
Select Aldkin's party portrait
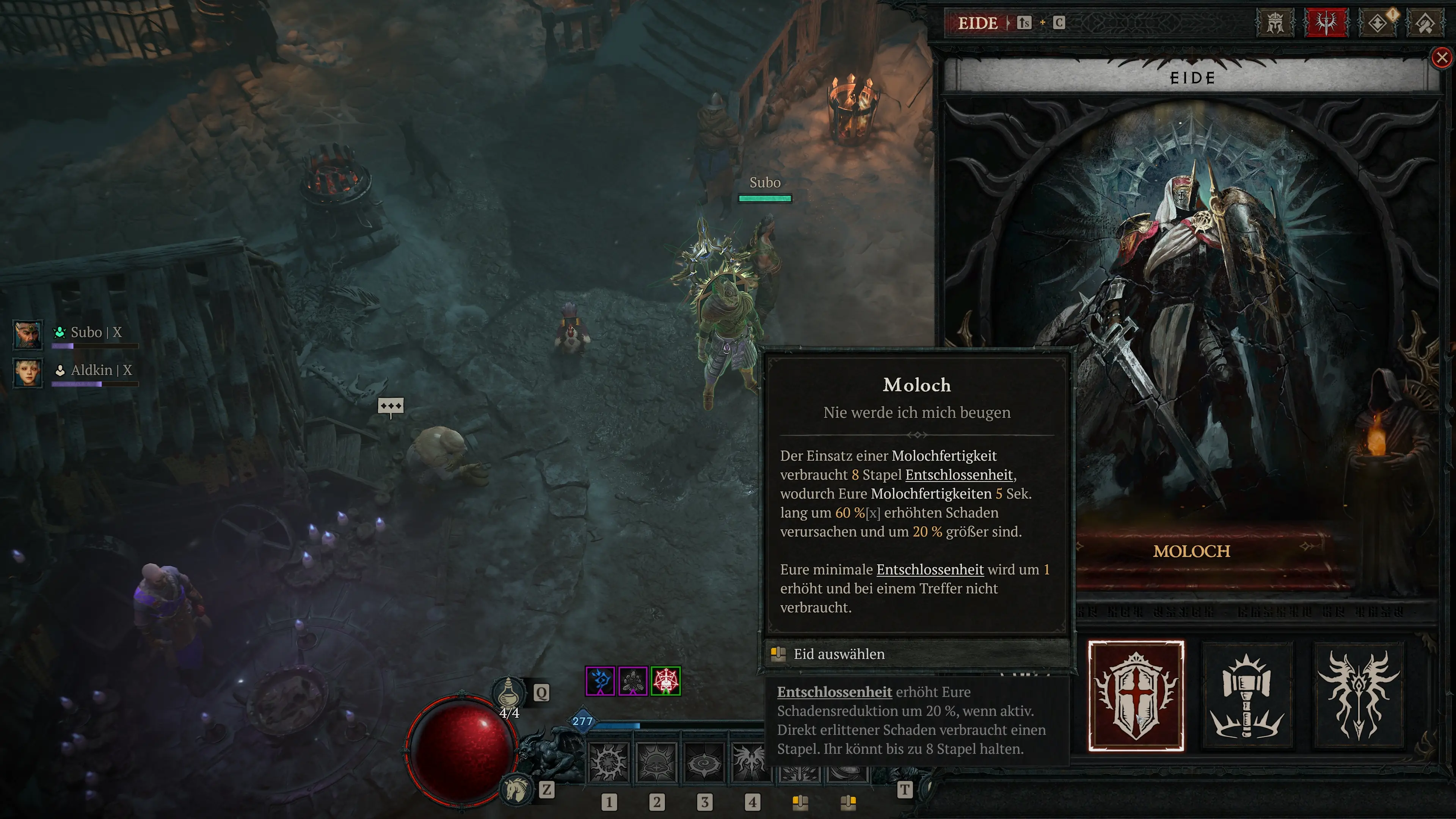click(28, 372)
